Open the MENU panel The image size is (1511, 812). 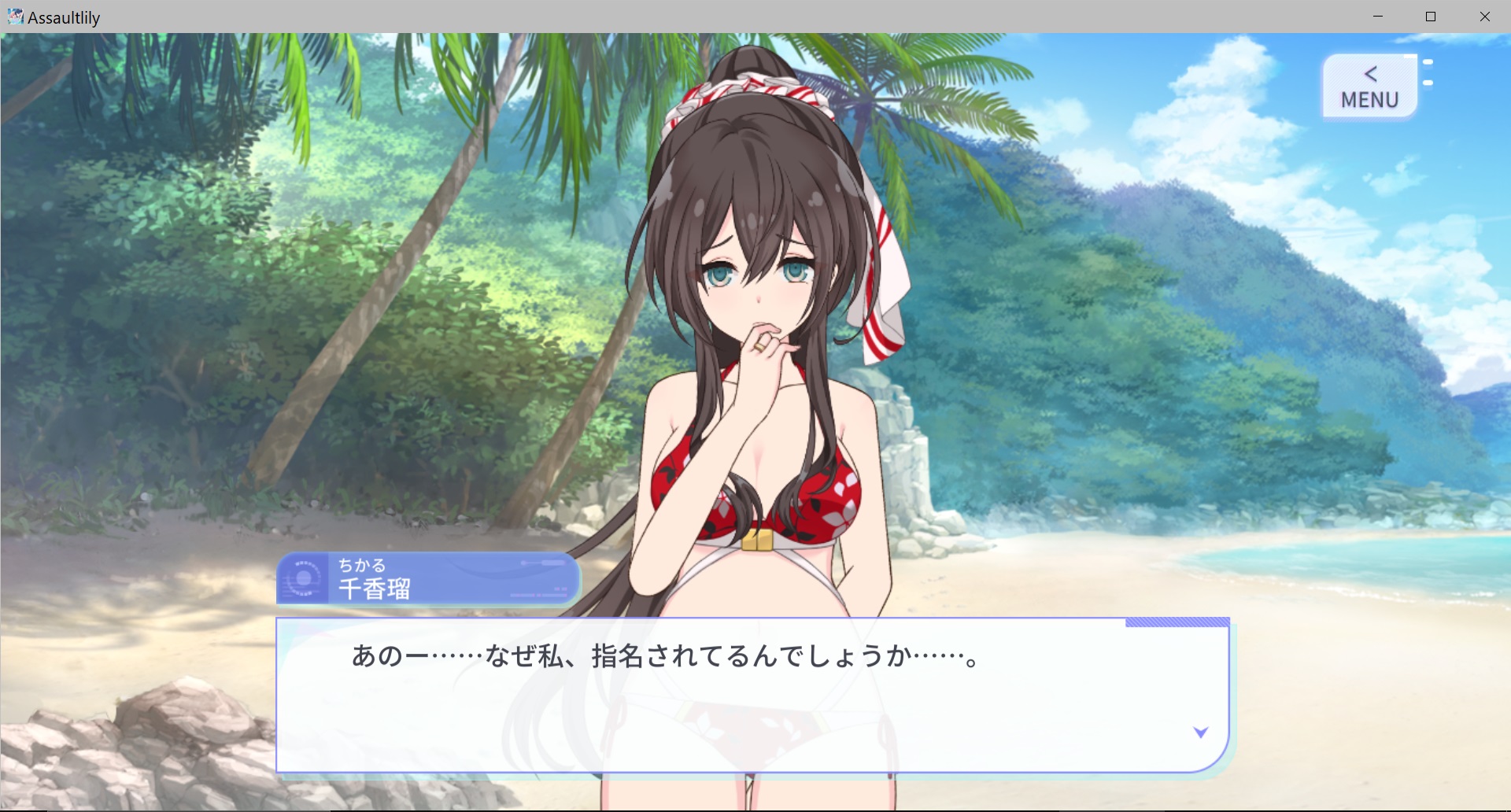point(1369,87)
